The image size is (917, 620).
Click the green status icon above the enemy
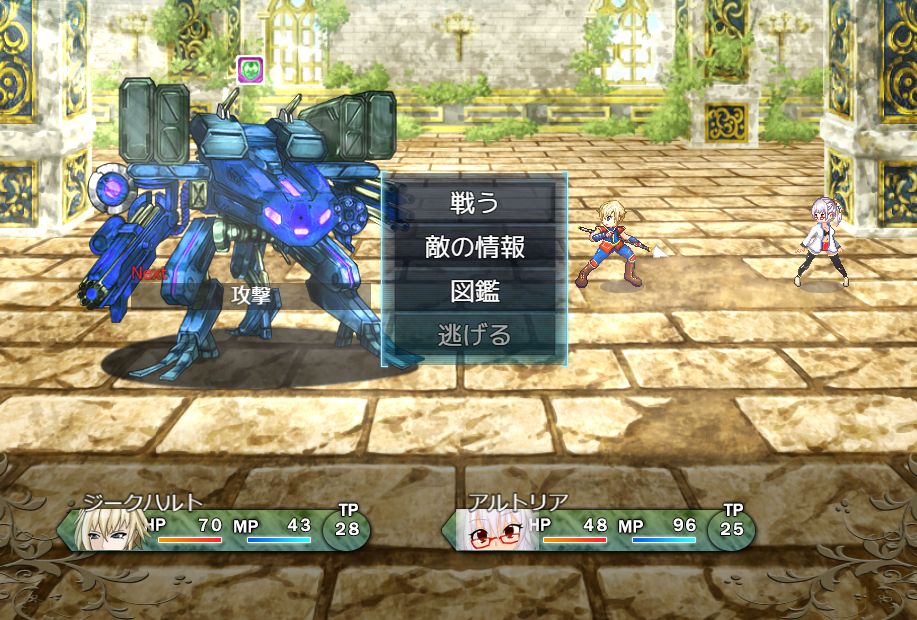[250, 70]
